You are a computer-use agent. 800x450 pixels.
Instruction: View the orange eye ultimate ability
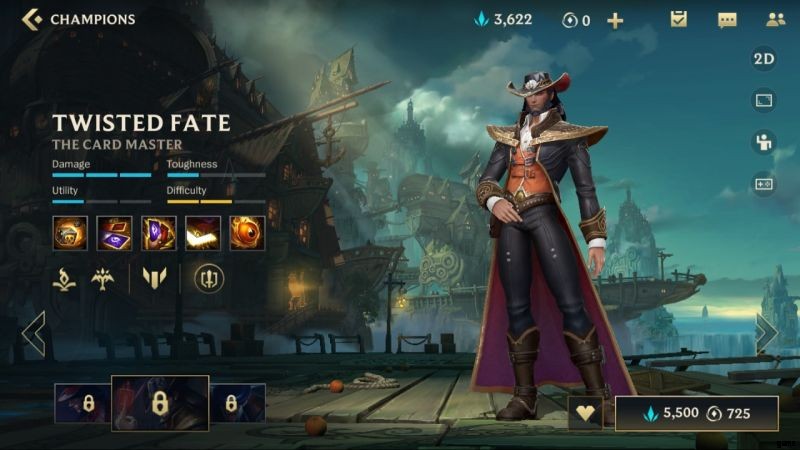point(247,233)
